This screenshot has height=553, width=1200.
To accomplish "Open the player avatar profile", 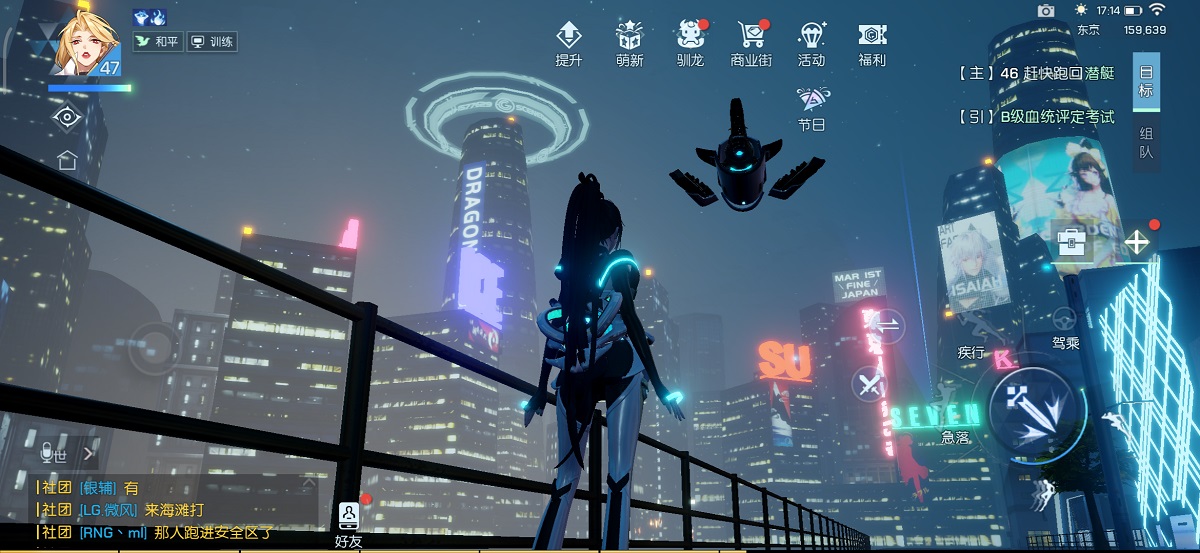I will click(84, 45).
